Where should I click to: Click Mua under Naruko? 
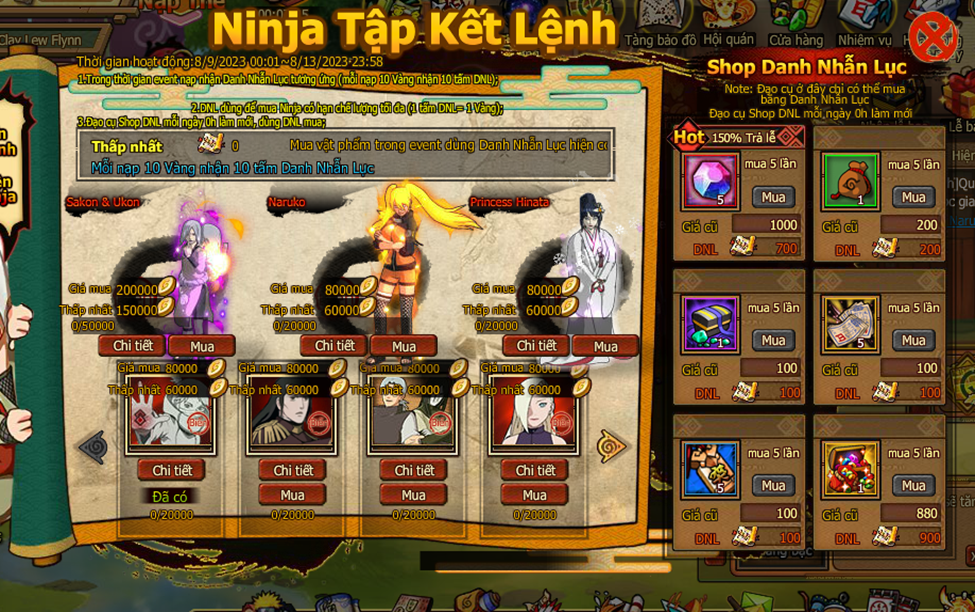404,346
